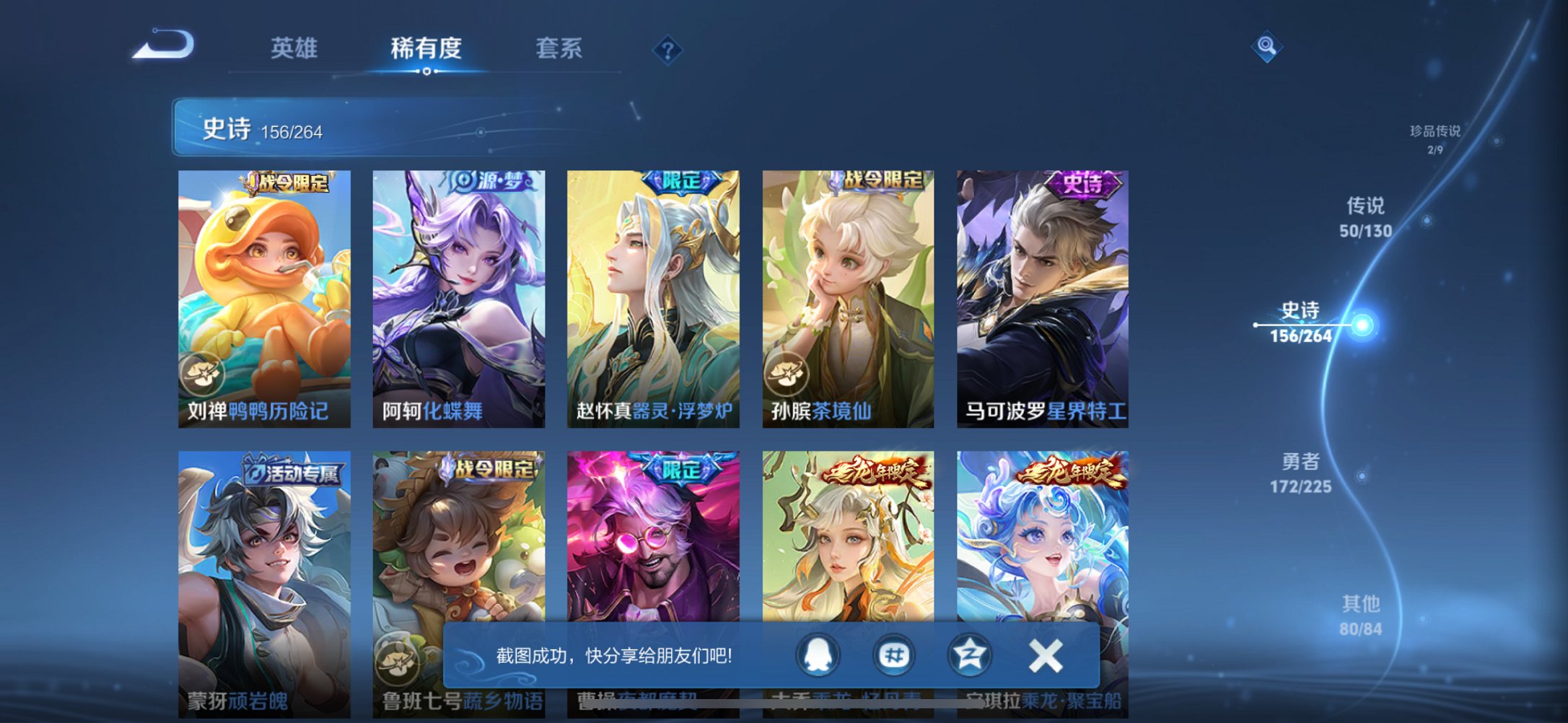The height and width of the screenshot is (723, 1568).
Task: Jump to 其他 80/84 category
Action: [1362, 617]
